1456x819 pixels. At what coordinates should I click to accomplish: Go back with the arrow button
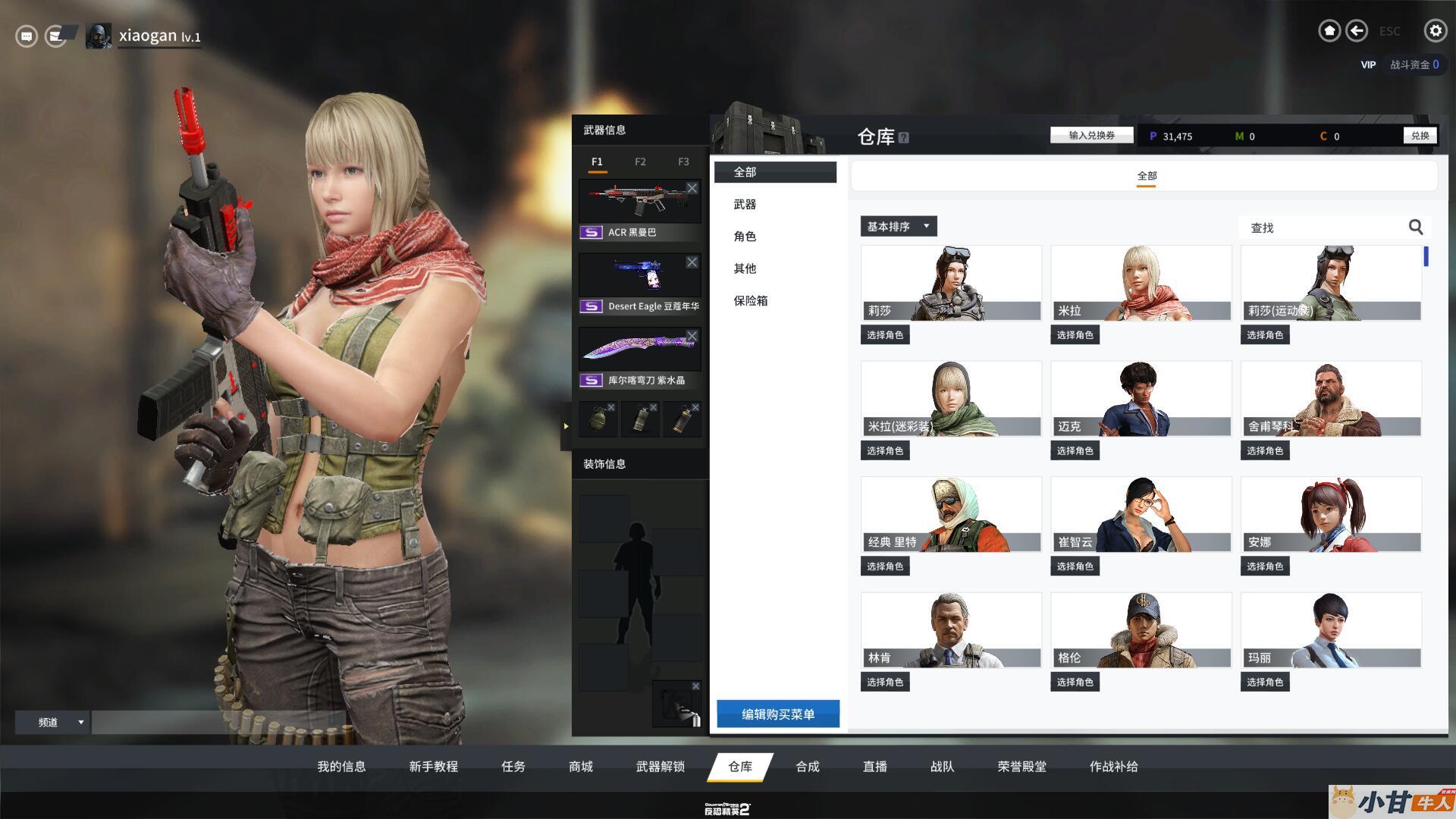1357,31
